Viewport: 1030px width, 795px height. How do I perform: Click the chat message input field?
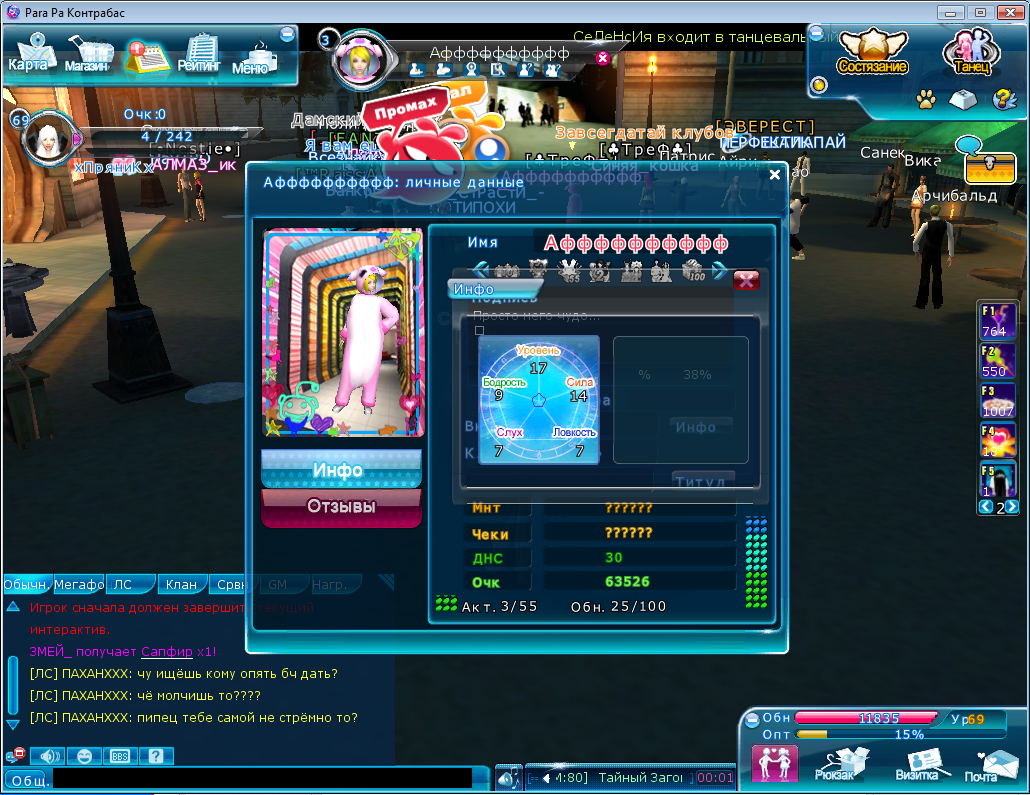(x=262, y=778)
